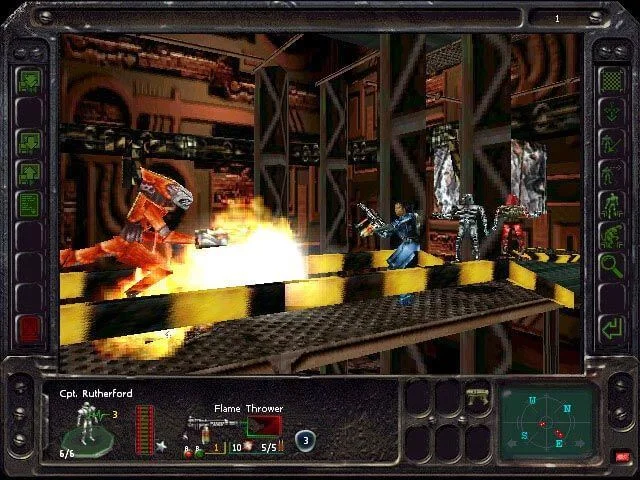The width and height of the screenshot is (640, 480).
Task: Select the magnifying glass zoom button
Action: point(609,265)
